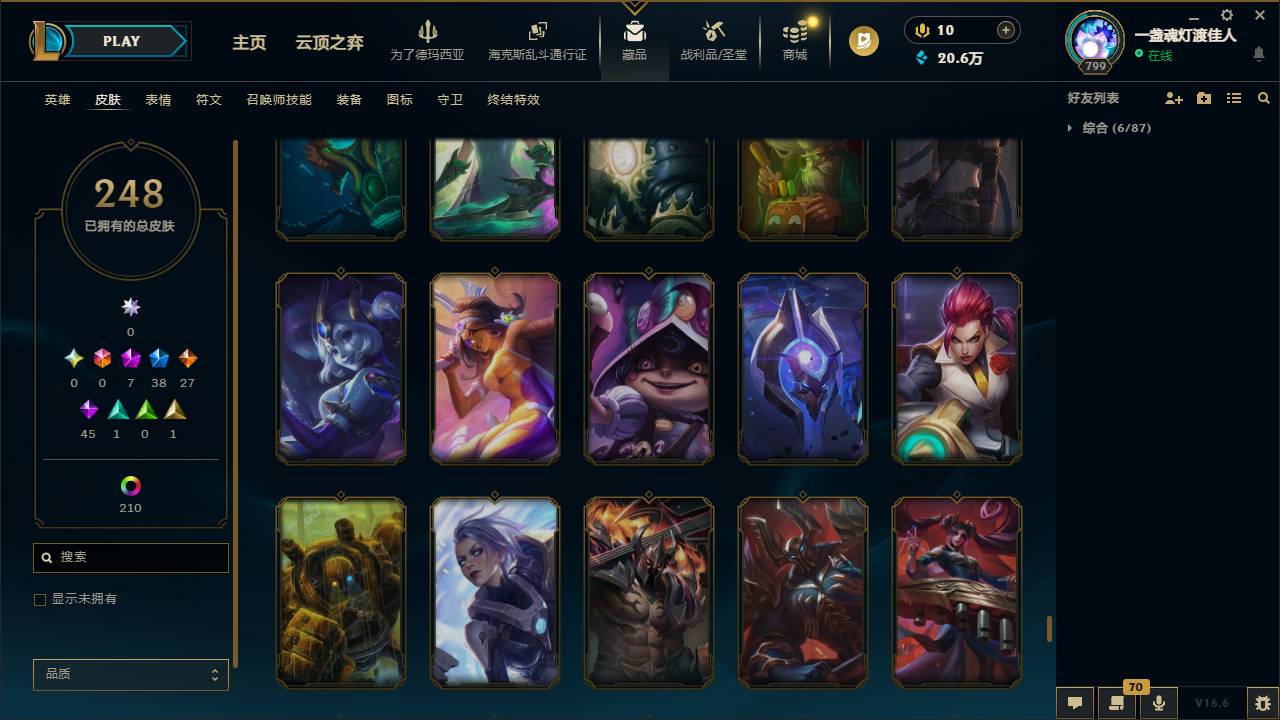Open the chat bubble icon
Screen dimensions: 1280x720
[1074, 703]
